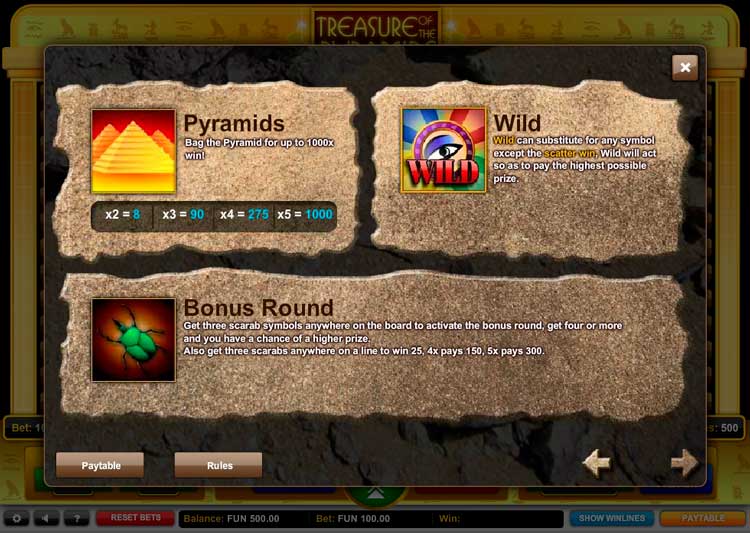Go to the previous paytable page
Viewport: 750px width, 533px height.
pos(597,463)
